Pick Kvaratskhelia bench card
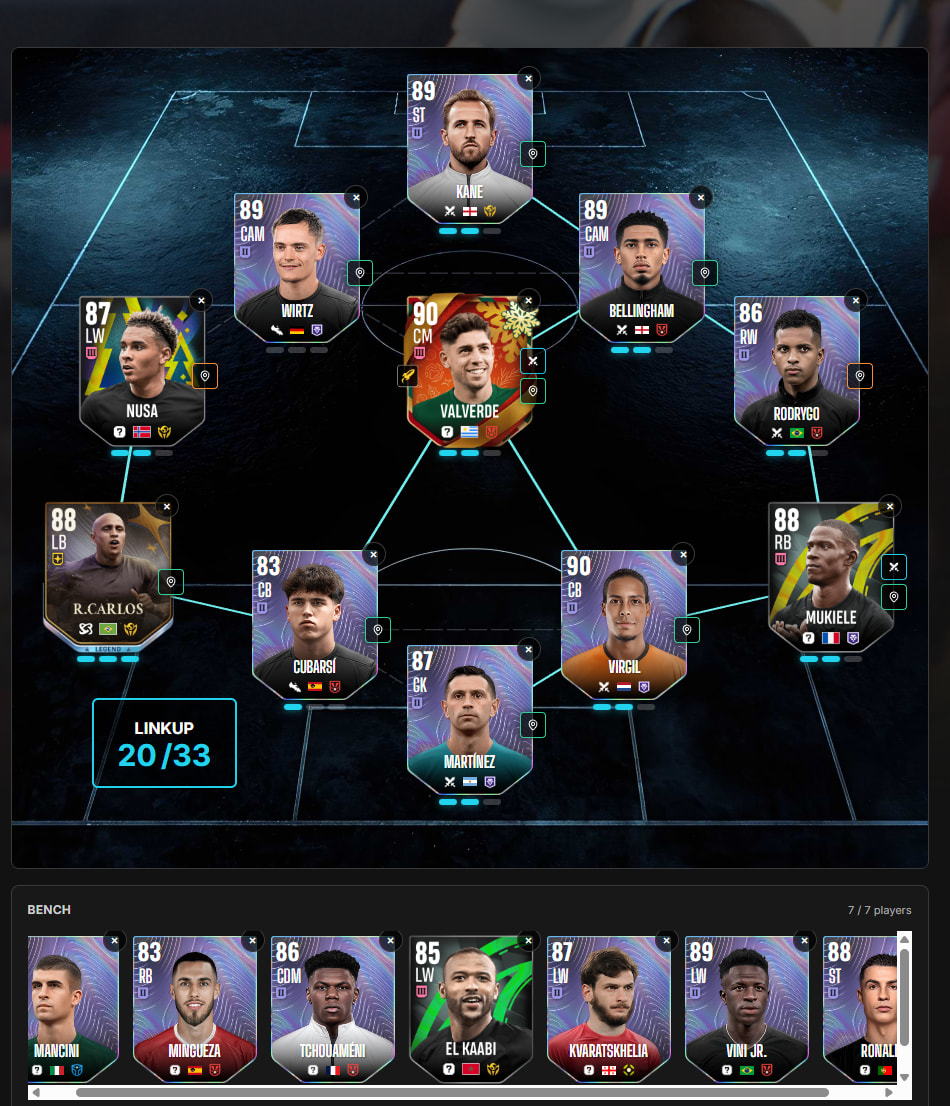 [x=608, y=1008]
